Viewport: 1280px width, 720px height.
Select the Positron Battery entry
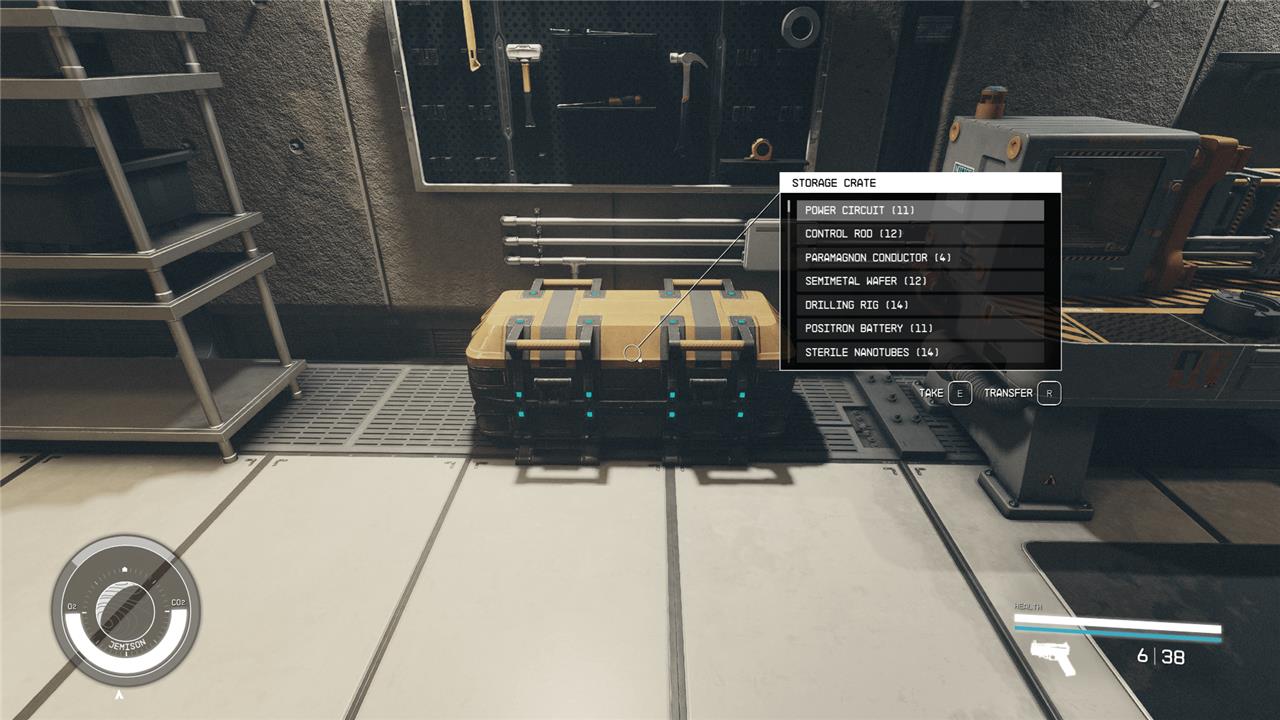(919, 328)
